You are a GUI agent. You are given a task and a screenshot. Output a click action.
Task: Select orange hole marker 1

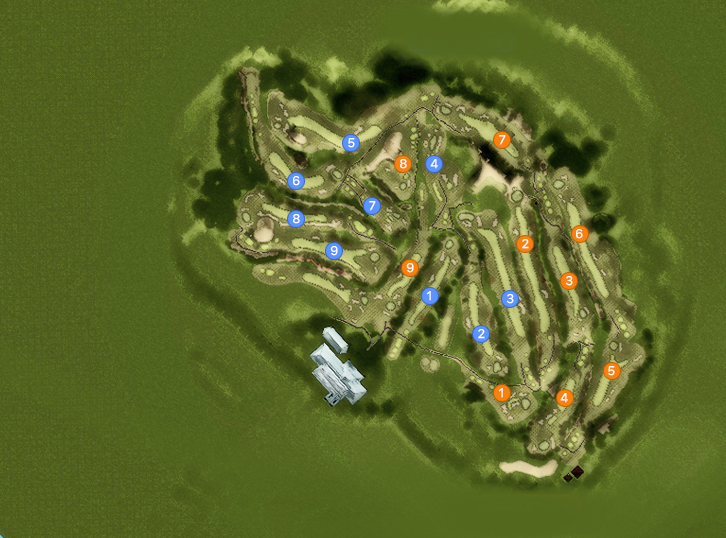point(502,393)
